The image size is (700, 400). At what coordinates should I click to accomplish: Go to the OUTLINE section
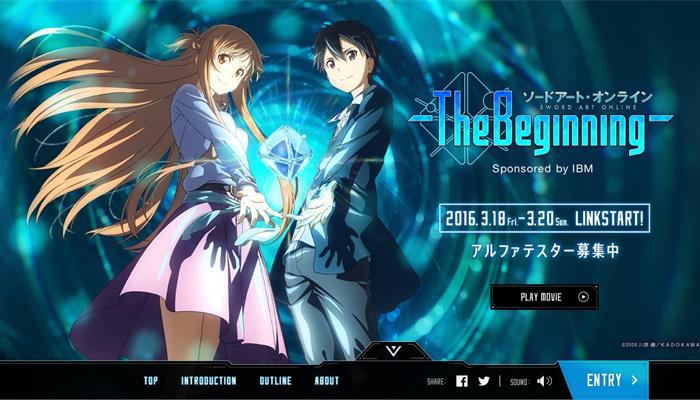tap(275, 381)
